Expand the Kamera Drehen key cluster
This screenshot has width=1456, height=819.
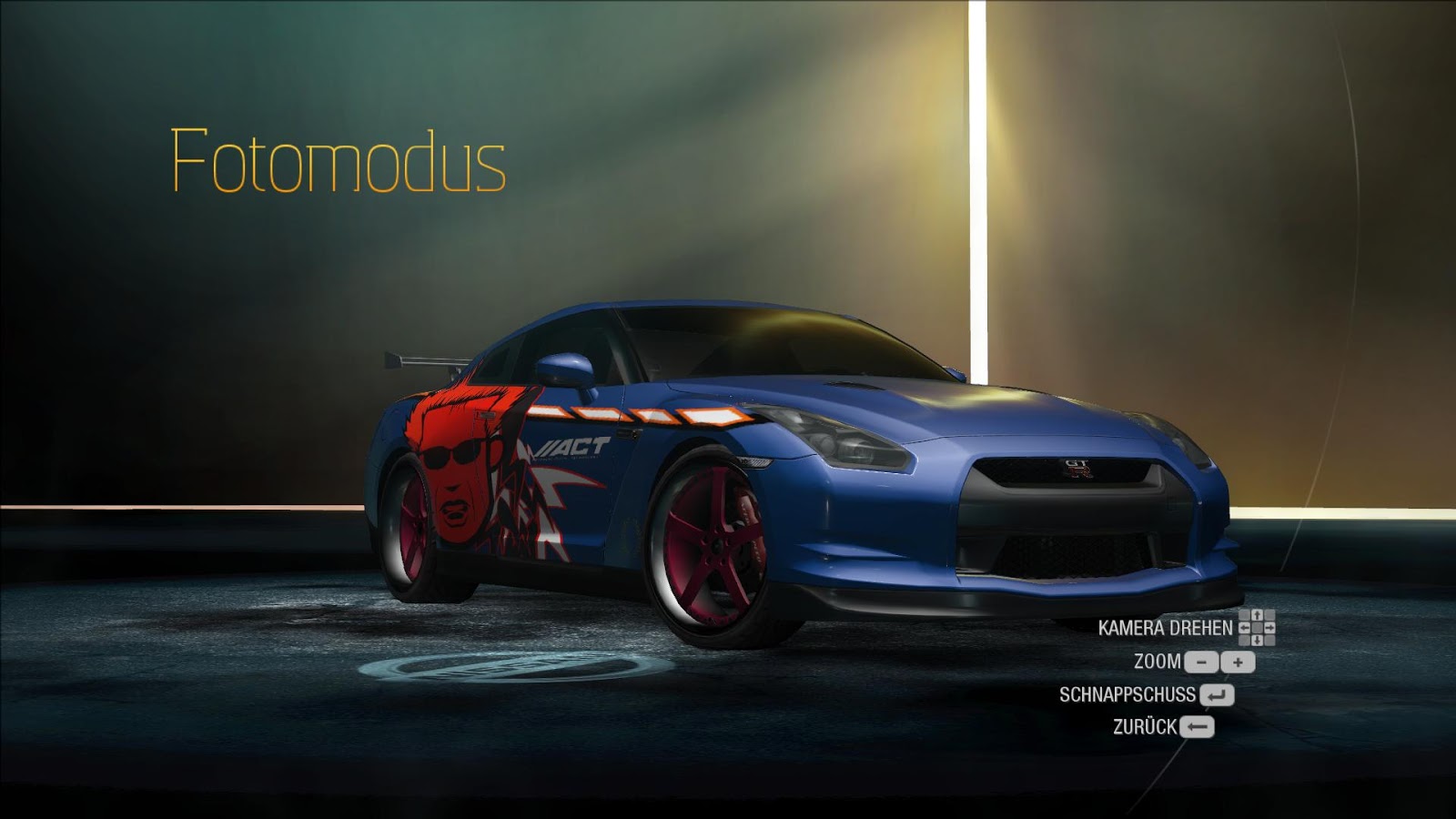[x=1258, y=628]
